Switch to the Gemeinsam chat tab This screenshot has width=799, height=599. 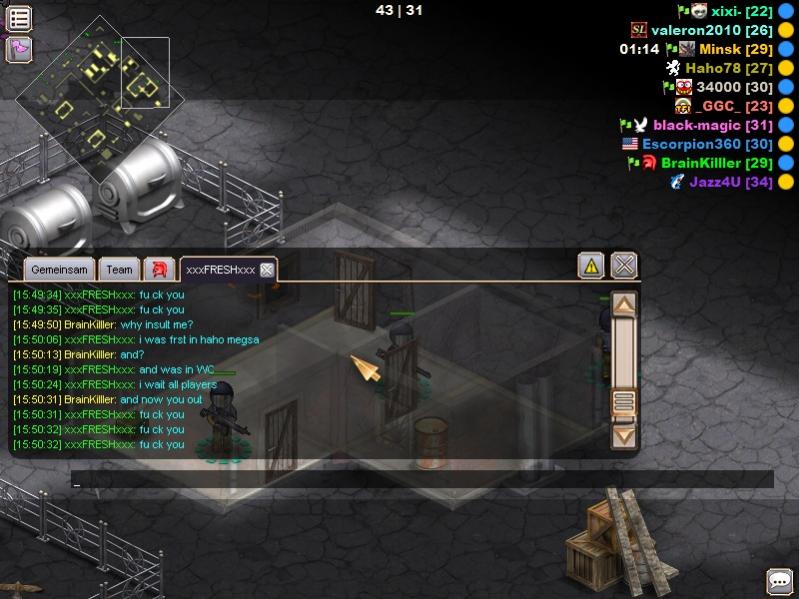(x=60, y=269)
